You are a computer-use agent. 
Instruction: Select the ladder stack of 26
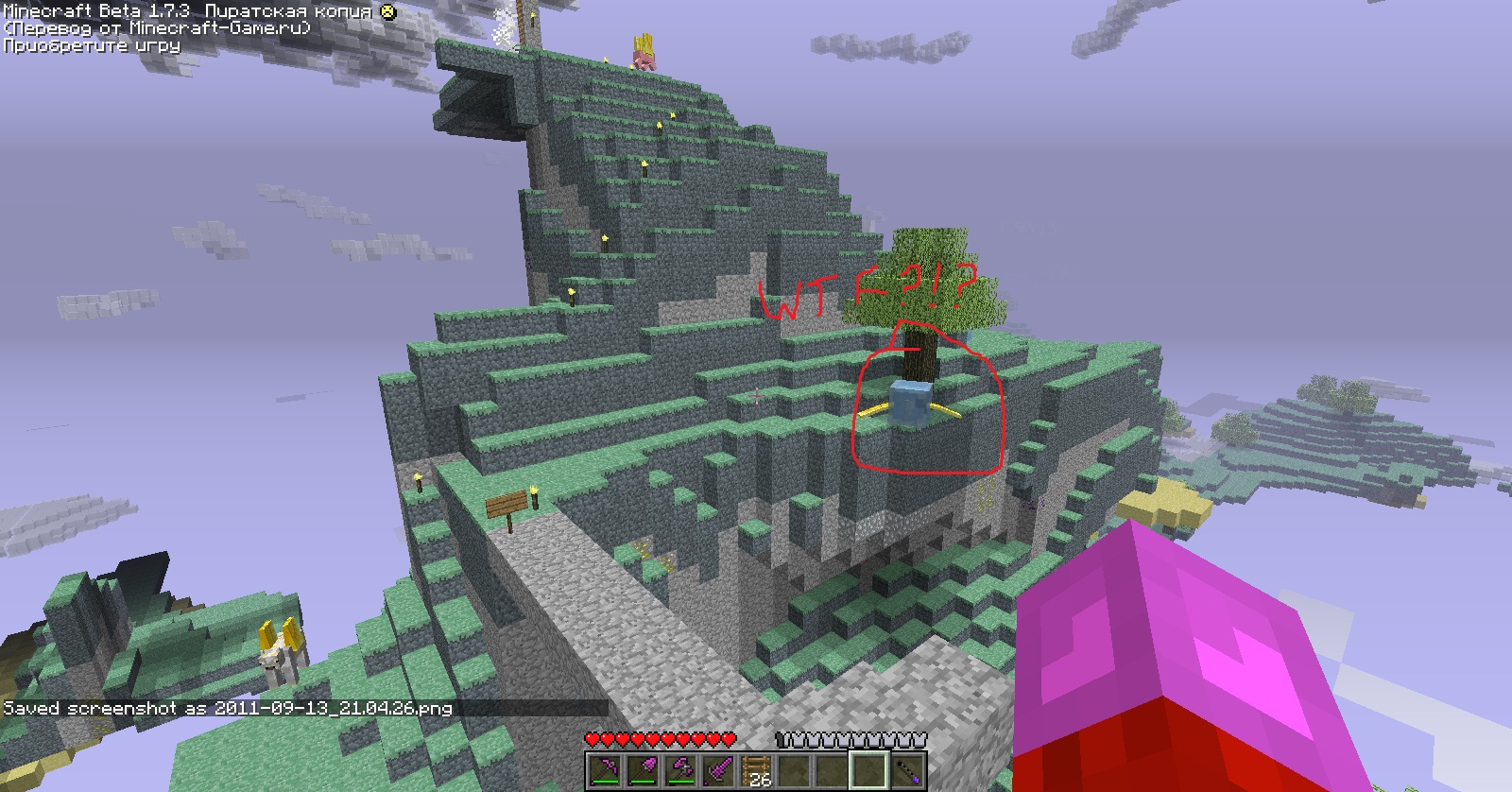pyautogui.click(x=756, y=769)
